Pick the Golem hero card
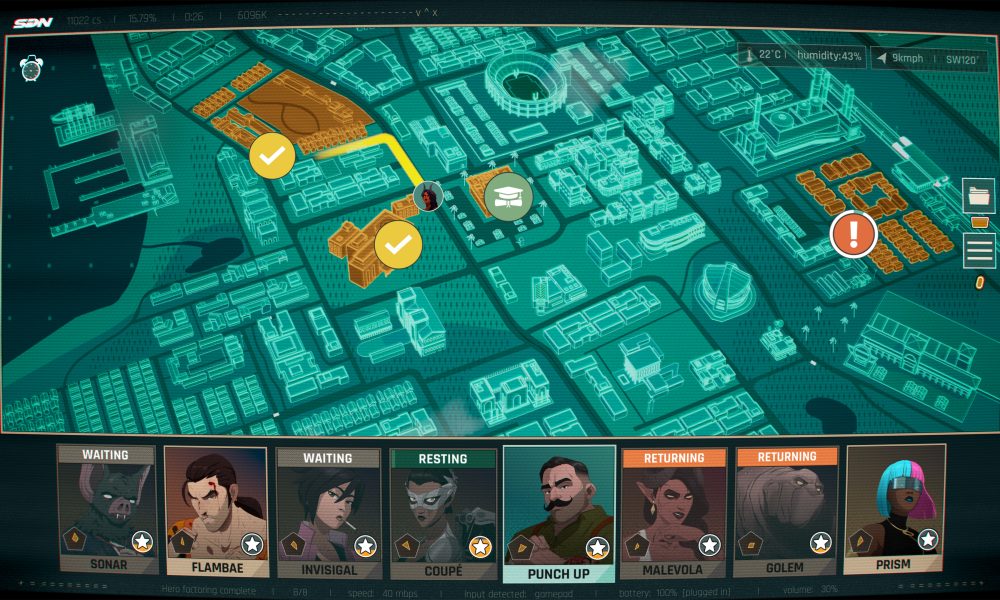This screenshot has width=1000, height=600. [x=787, y=510]
